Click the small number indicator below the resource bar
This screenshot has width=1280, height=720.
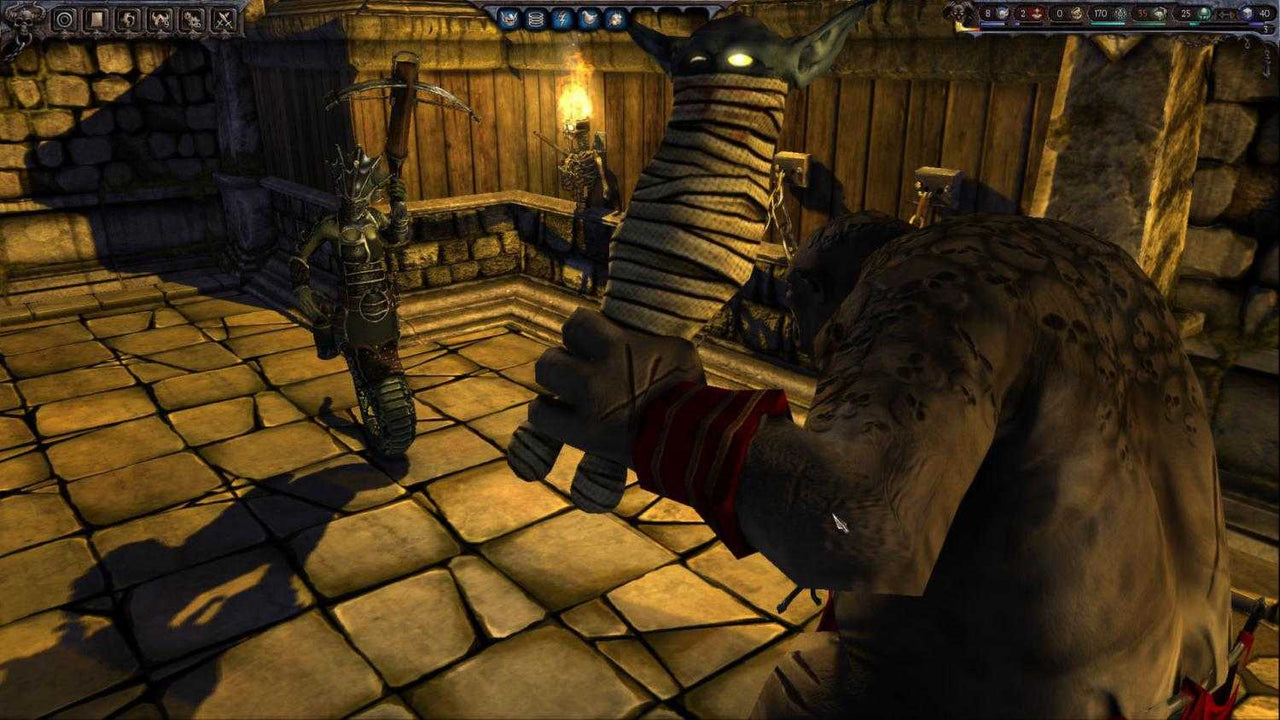(1264, 28)
